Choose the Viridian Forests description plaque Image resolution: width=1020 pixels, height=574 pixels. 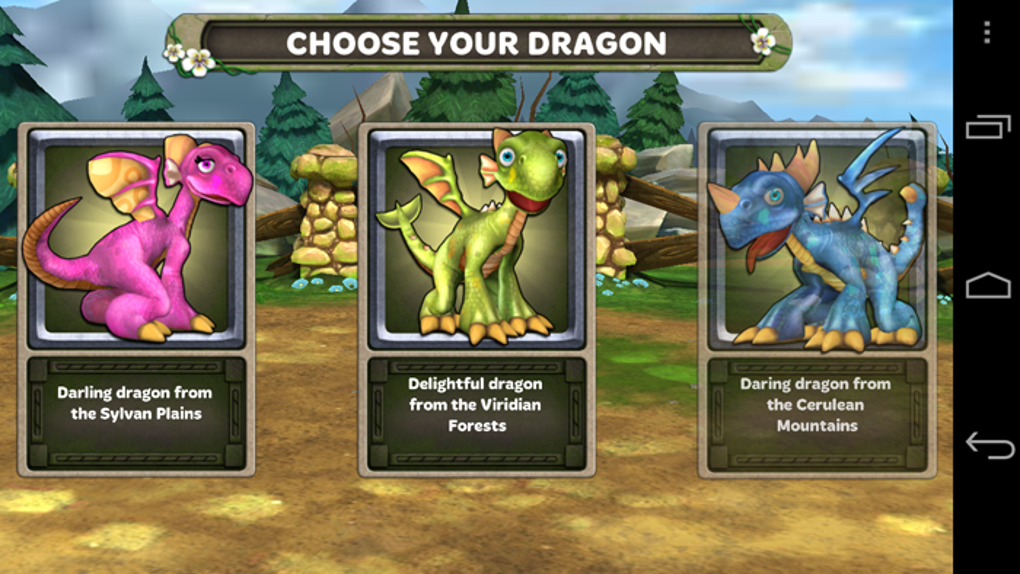point(476,412)
